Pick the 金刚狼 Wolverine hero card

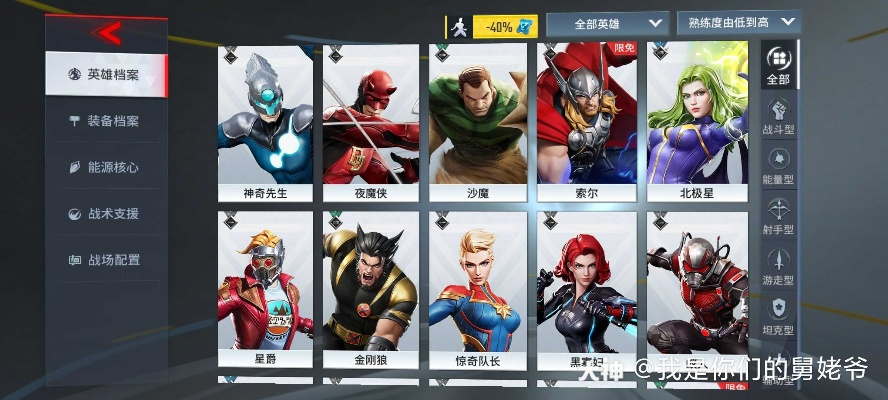point(371,289)
